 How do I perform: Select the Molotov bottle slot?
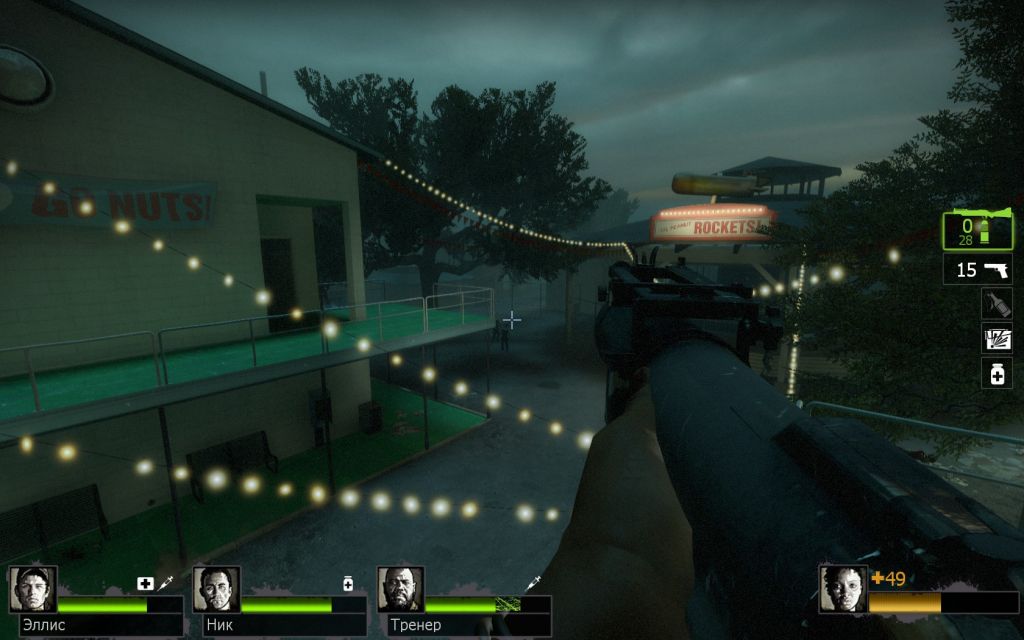[x=996, y=305]
